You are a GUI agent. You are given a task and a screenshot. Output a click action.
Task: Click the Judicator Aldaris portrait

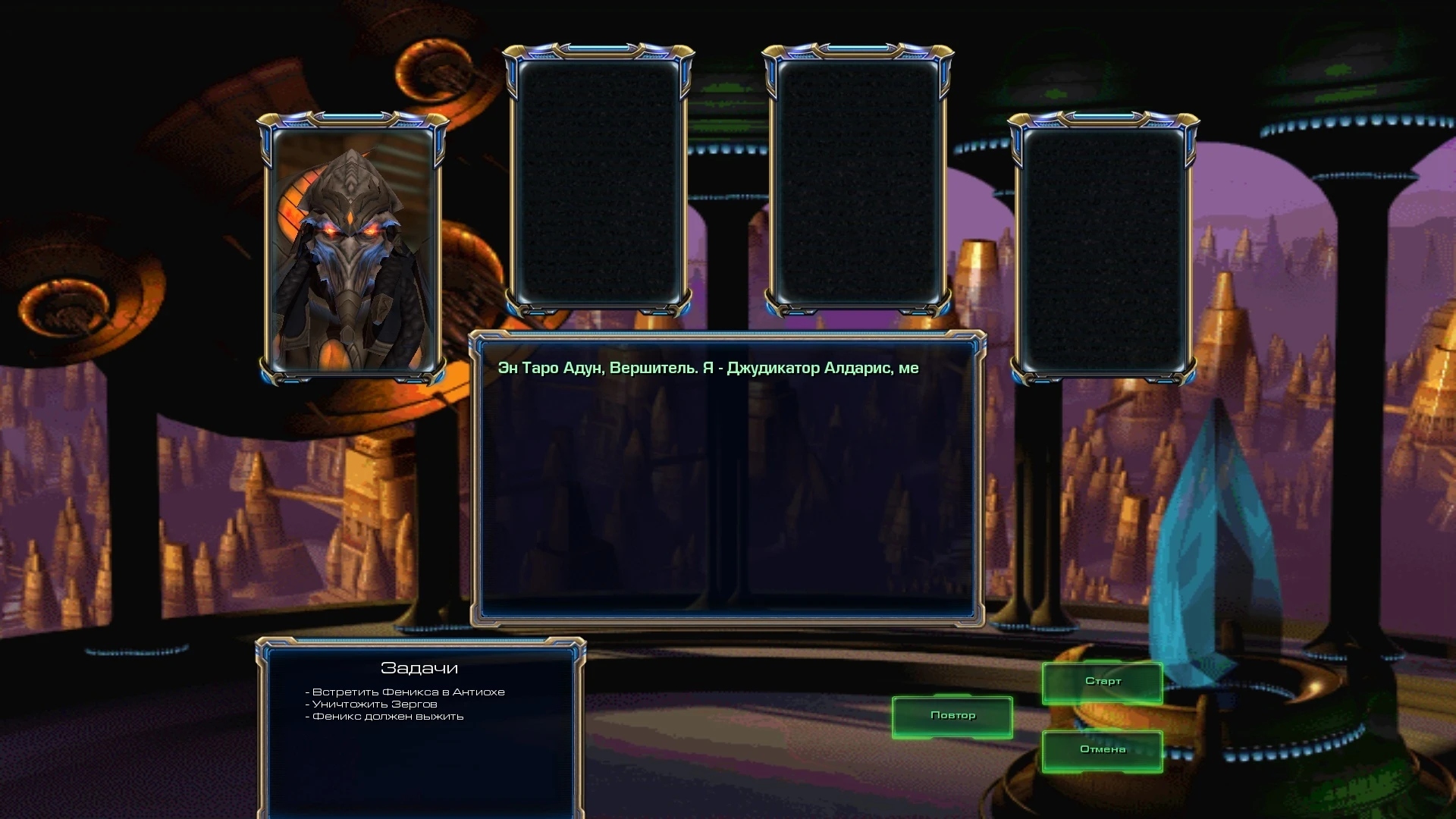[x=351, y=250]
